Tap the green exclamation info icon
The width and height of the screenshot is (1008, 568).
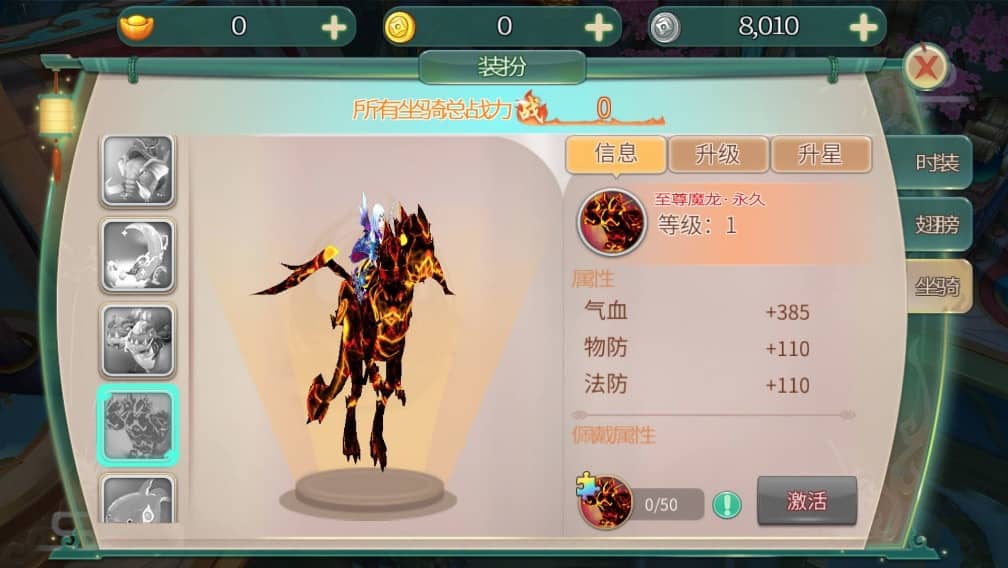coord(727,504)
